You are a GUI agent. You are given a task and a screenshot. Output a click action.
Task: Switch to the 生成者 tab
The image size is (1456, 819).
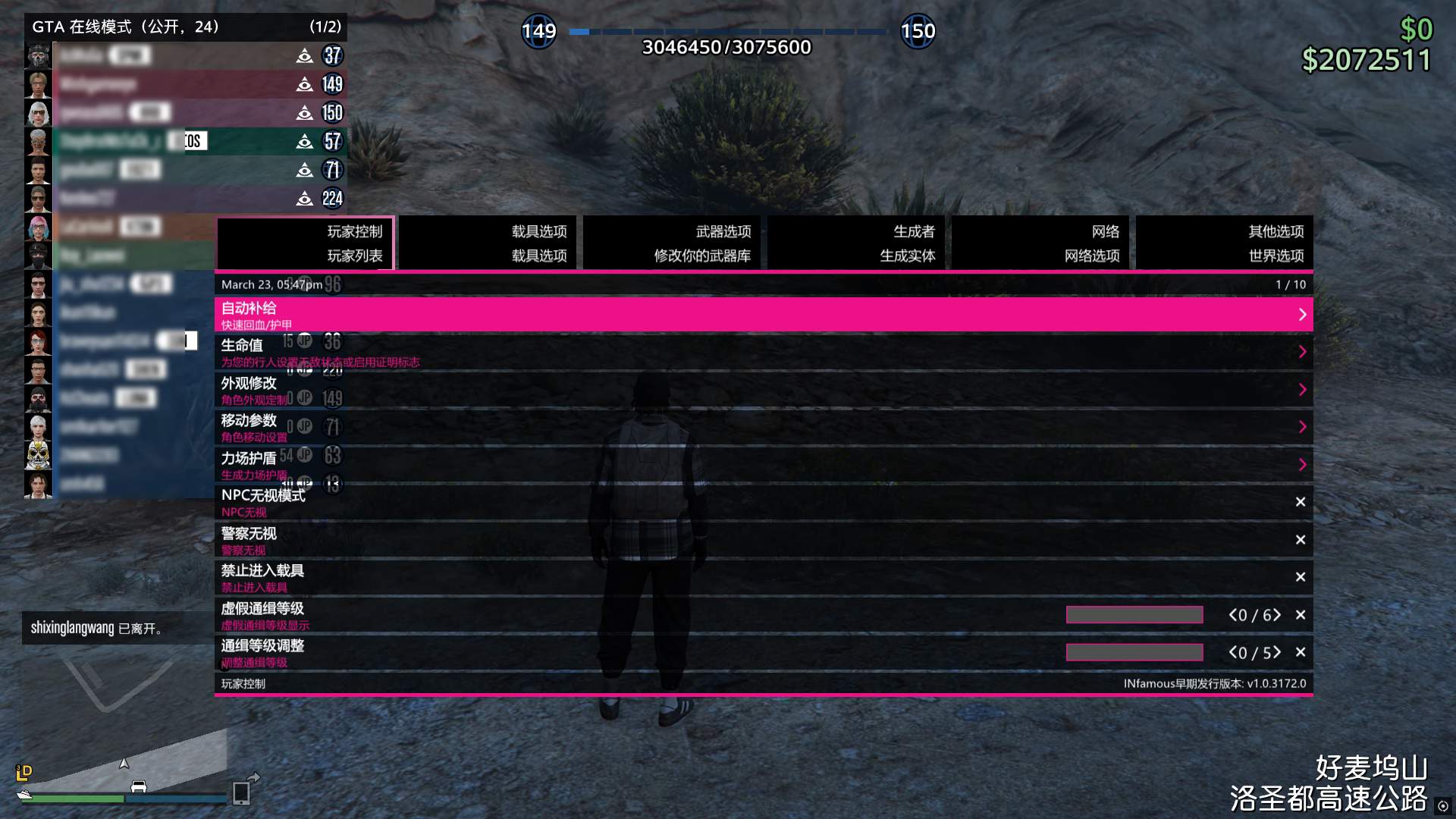(x=857, y=243)
